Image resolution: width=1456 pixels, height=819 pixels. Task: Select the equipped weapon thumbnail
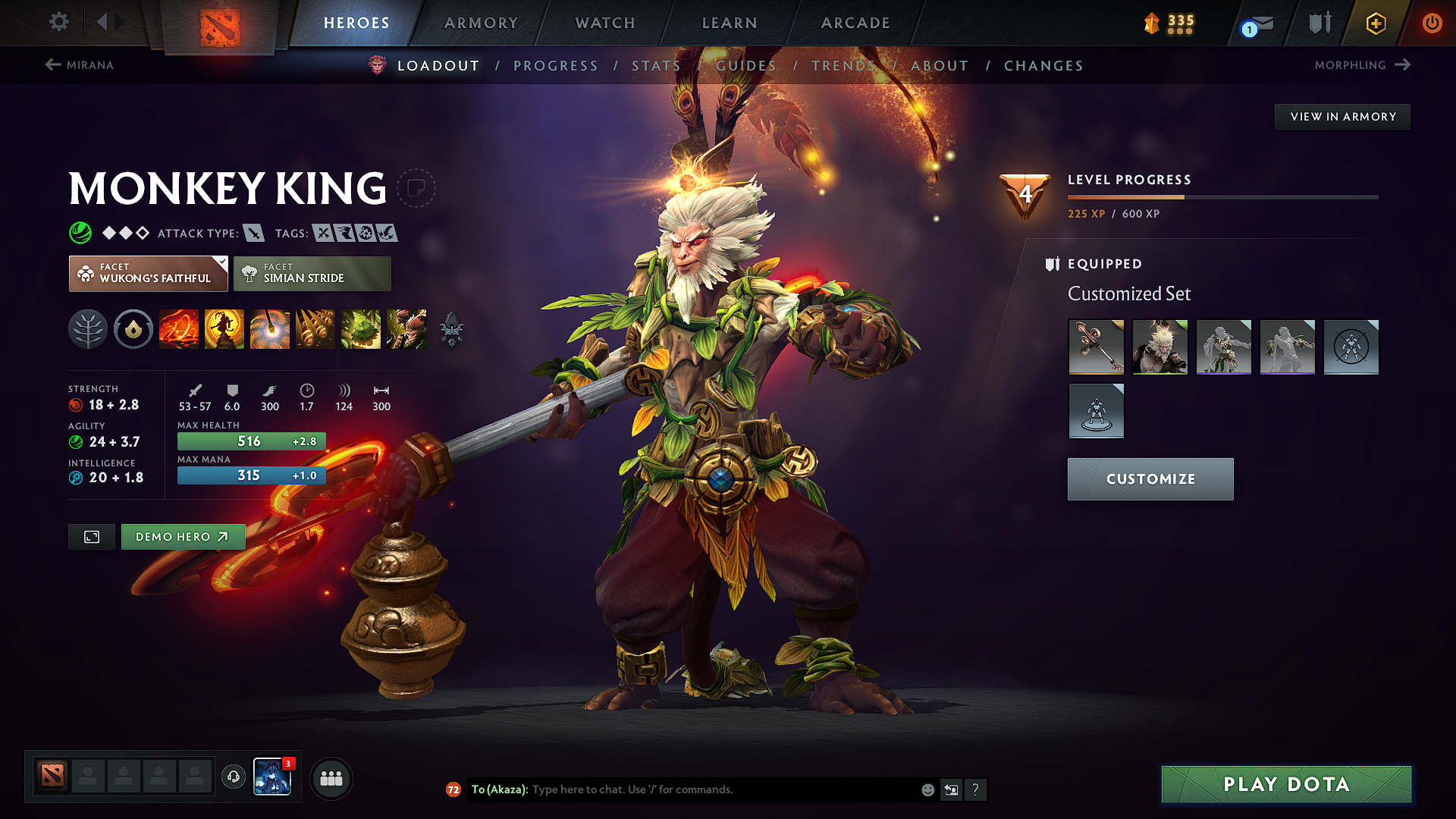click(1097, 347)
